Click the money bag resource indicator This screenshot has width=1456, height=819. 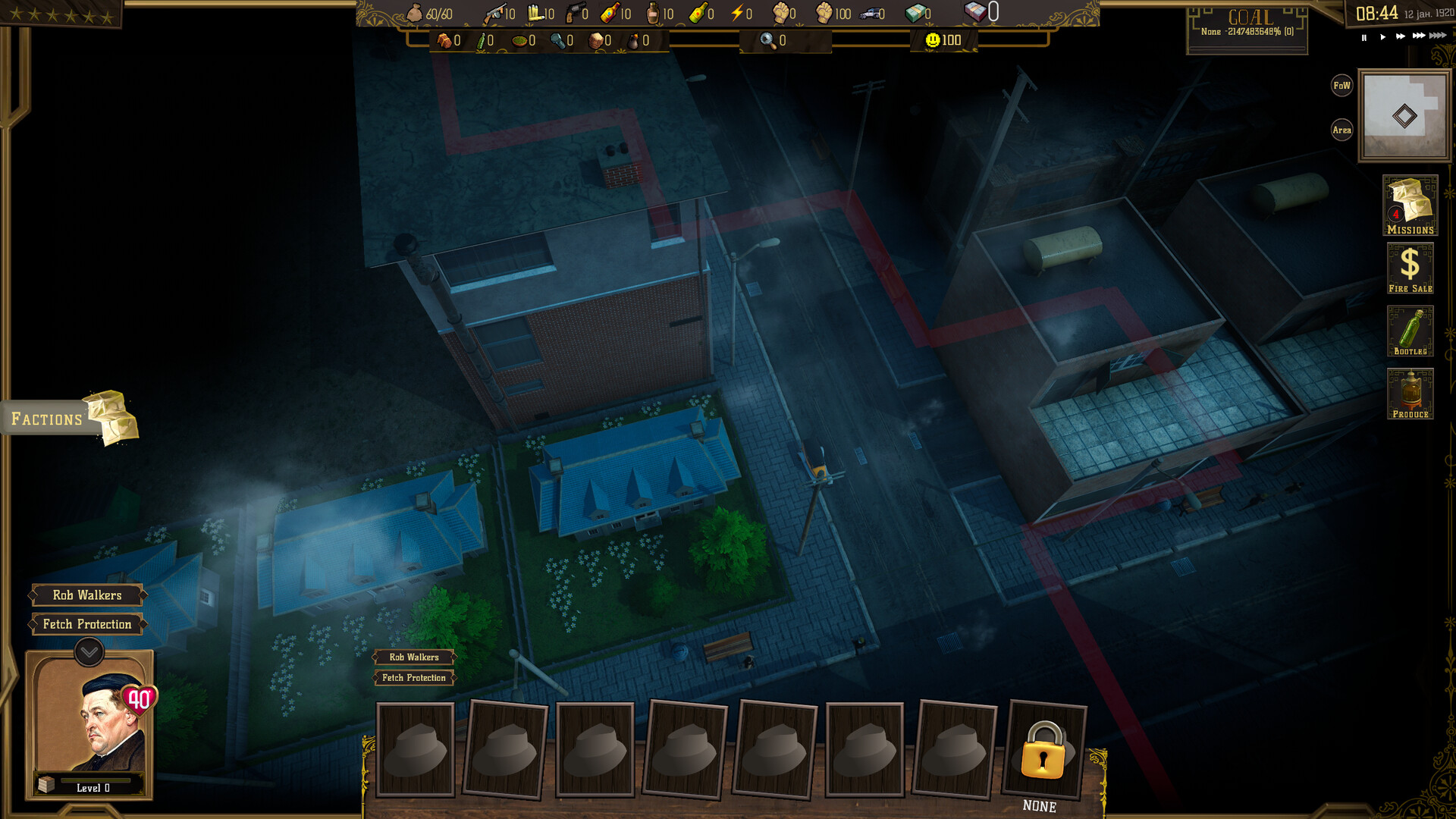pyautogui.click(x=416, y=12)
